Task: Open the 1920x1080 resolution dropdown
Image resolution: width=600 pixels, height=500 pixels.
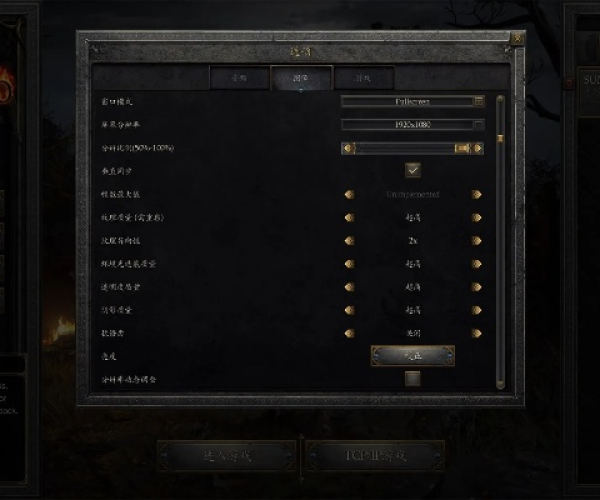Action: click(x=413, y=125)
